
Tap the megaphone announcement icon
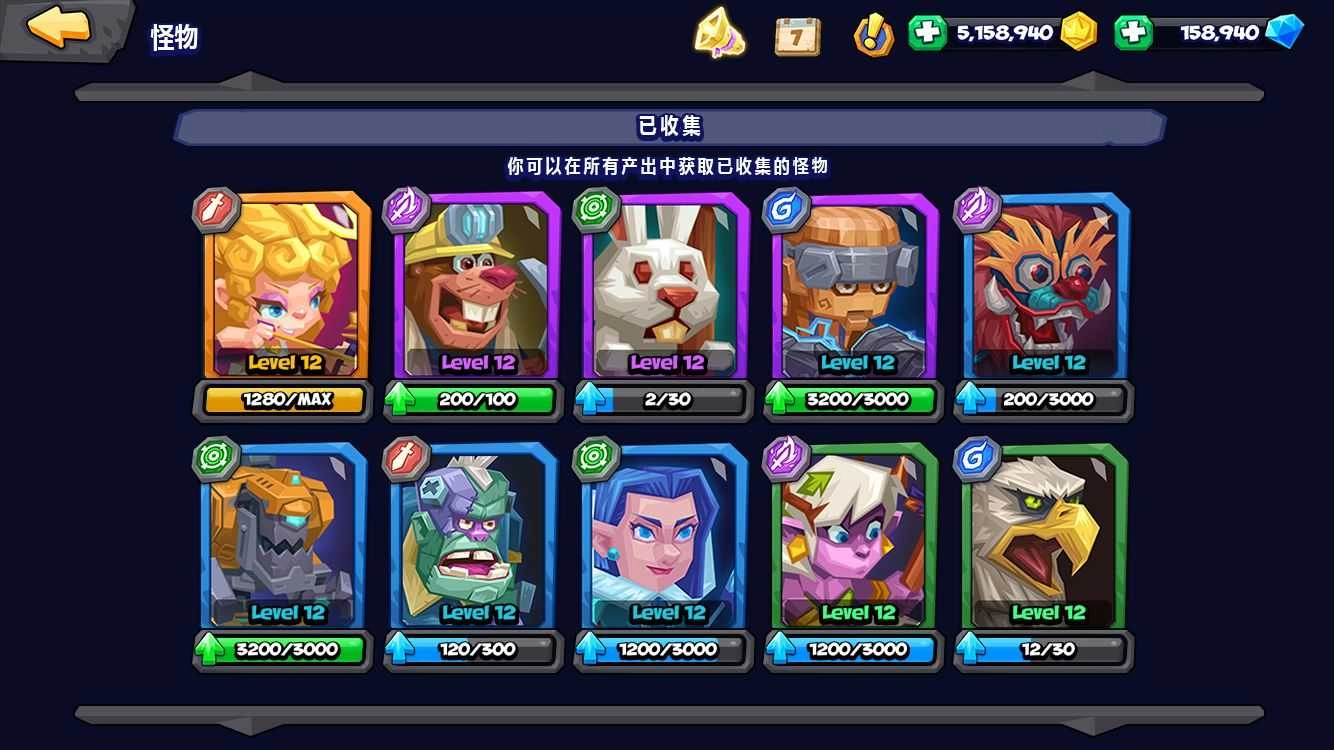(718, 33)
